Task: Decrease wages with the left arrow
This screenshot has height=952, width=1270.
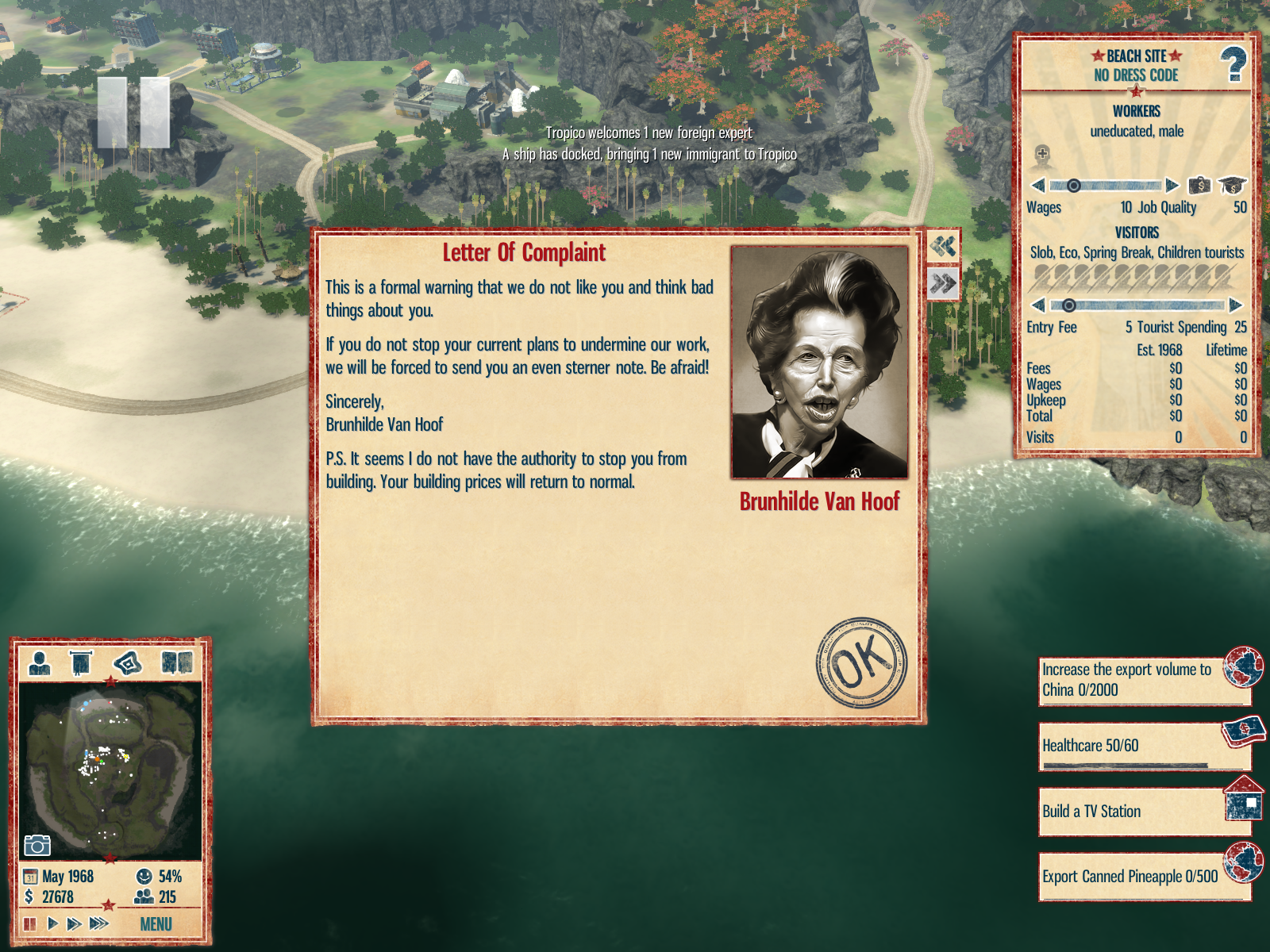Action: point(1037,186)
